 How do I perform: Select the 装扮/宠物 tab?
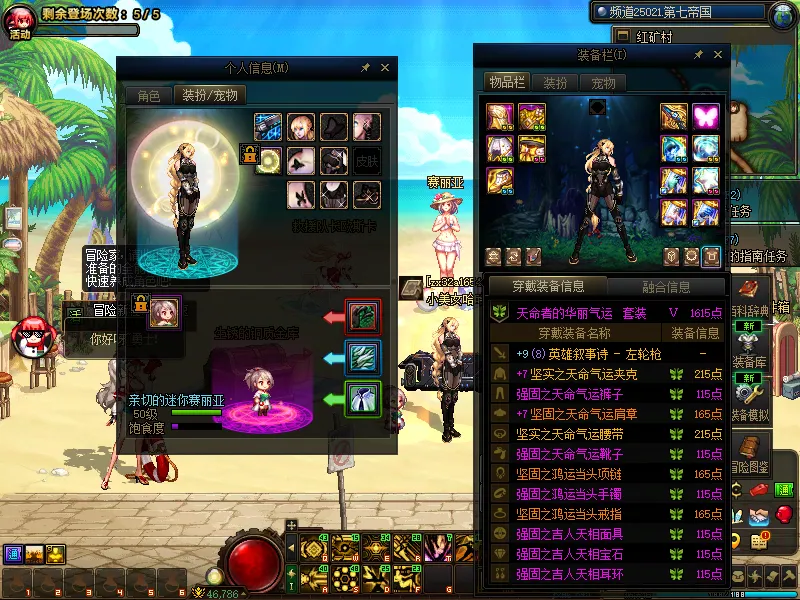(208, 96)
